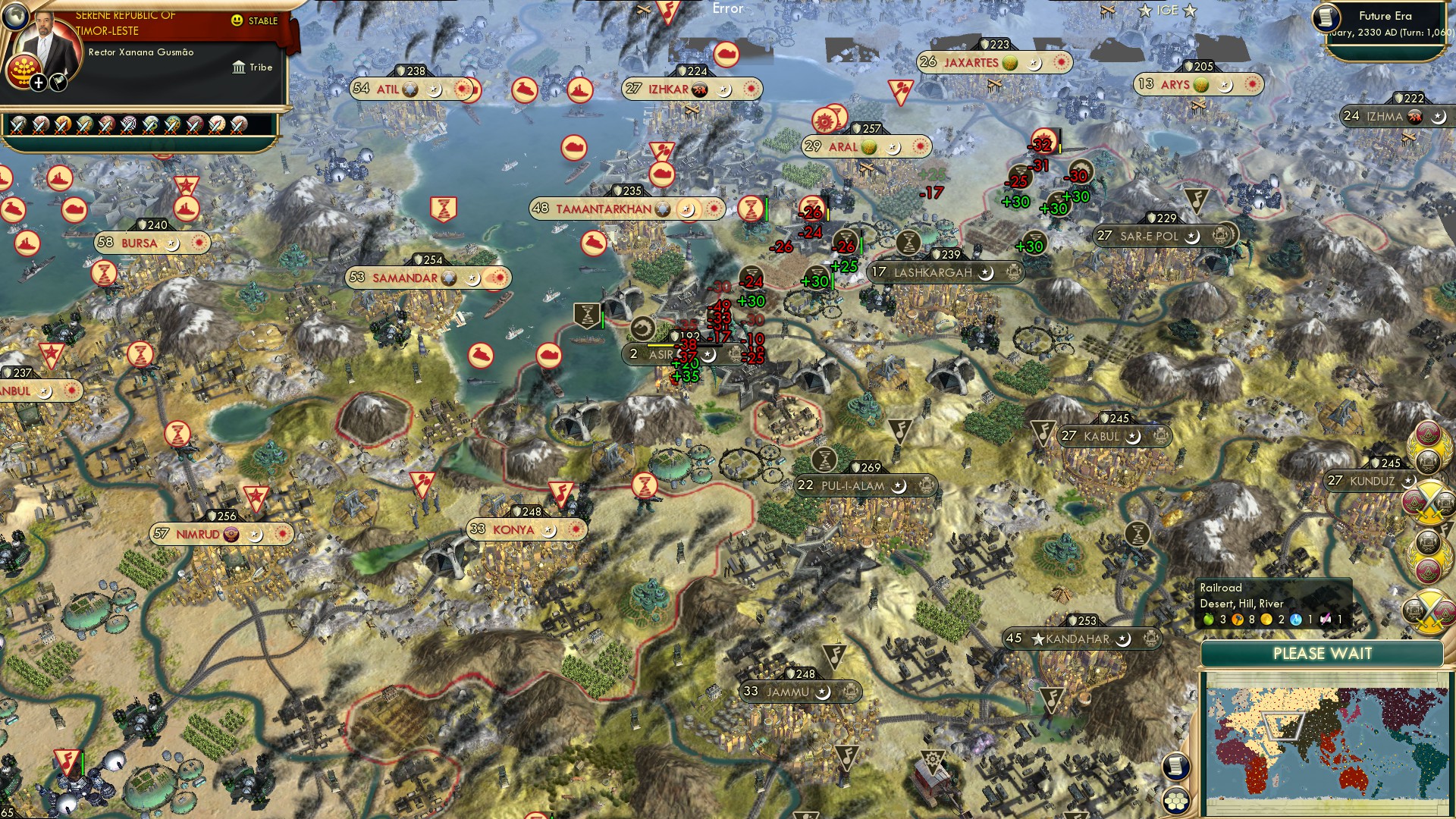Click the PLEASE WAIT banner
The width and height of the screenshot is (1456, 819).
(x=1323, y=653)
